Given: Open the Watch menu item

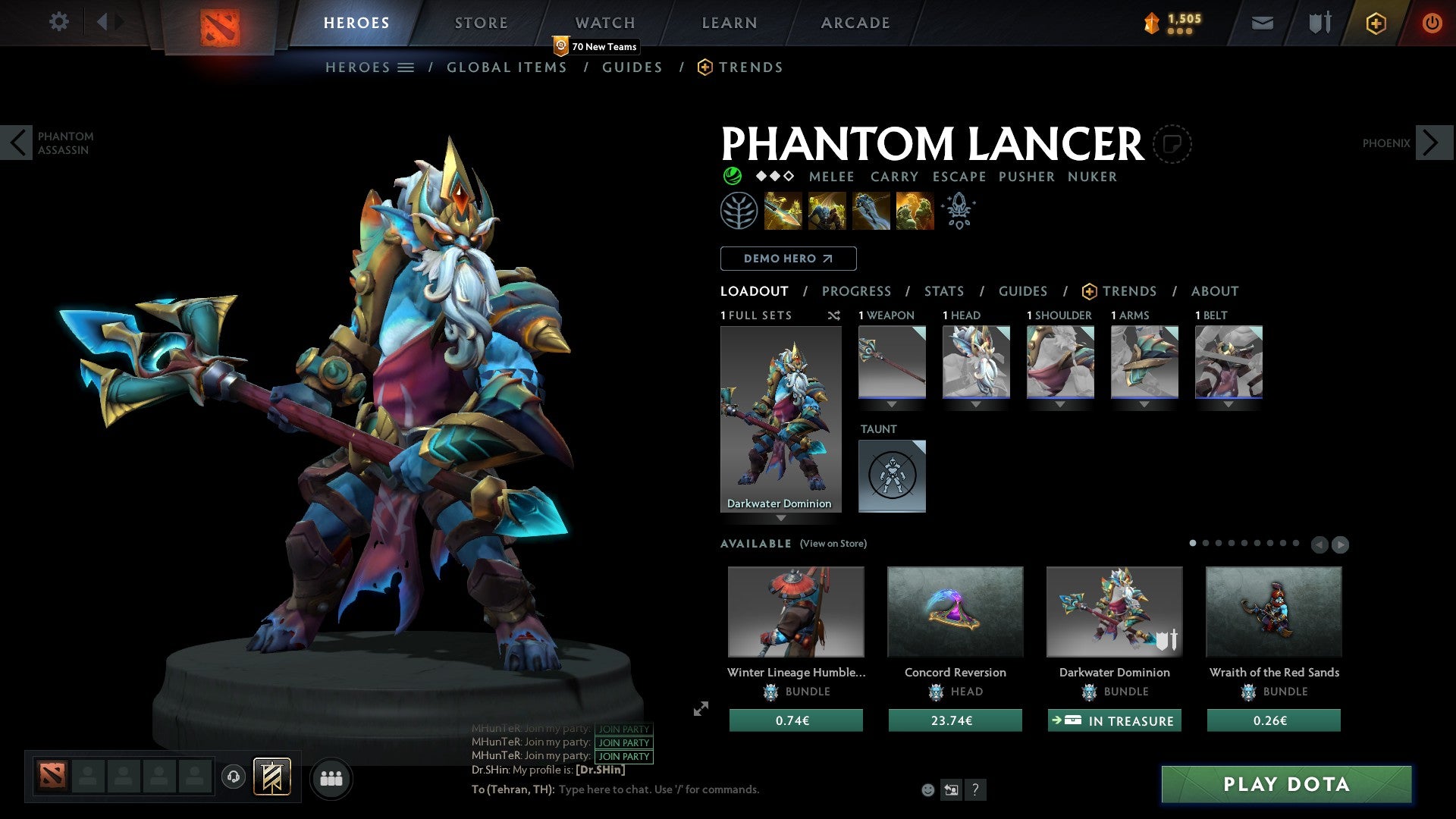Looking at the screenshot, I should 604,22.
